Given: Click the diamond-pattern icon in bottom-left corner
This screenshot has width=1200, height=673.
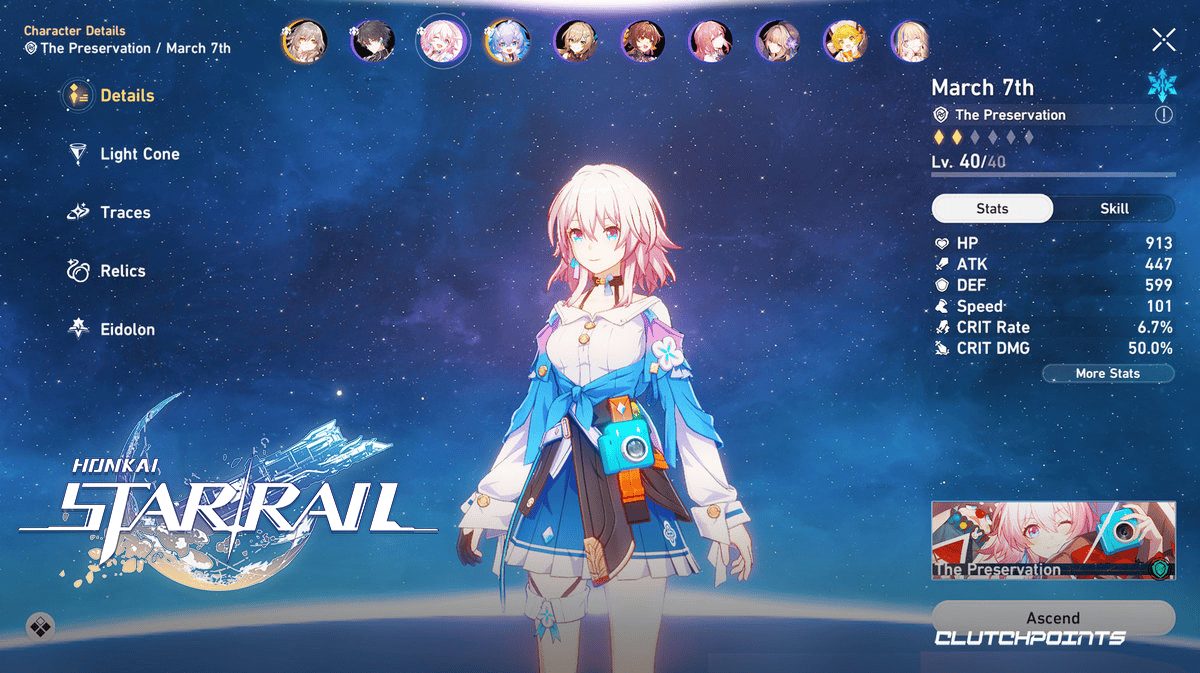Looking at the screenshot, I should click(x=40, y=627).
